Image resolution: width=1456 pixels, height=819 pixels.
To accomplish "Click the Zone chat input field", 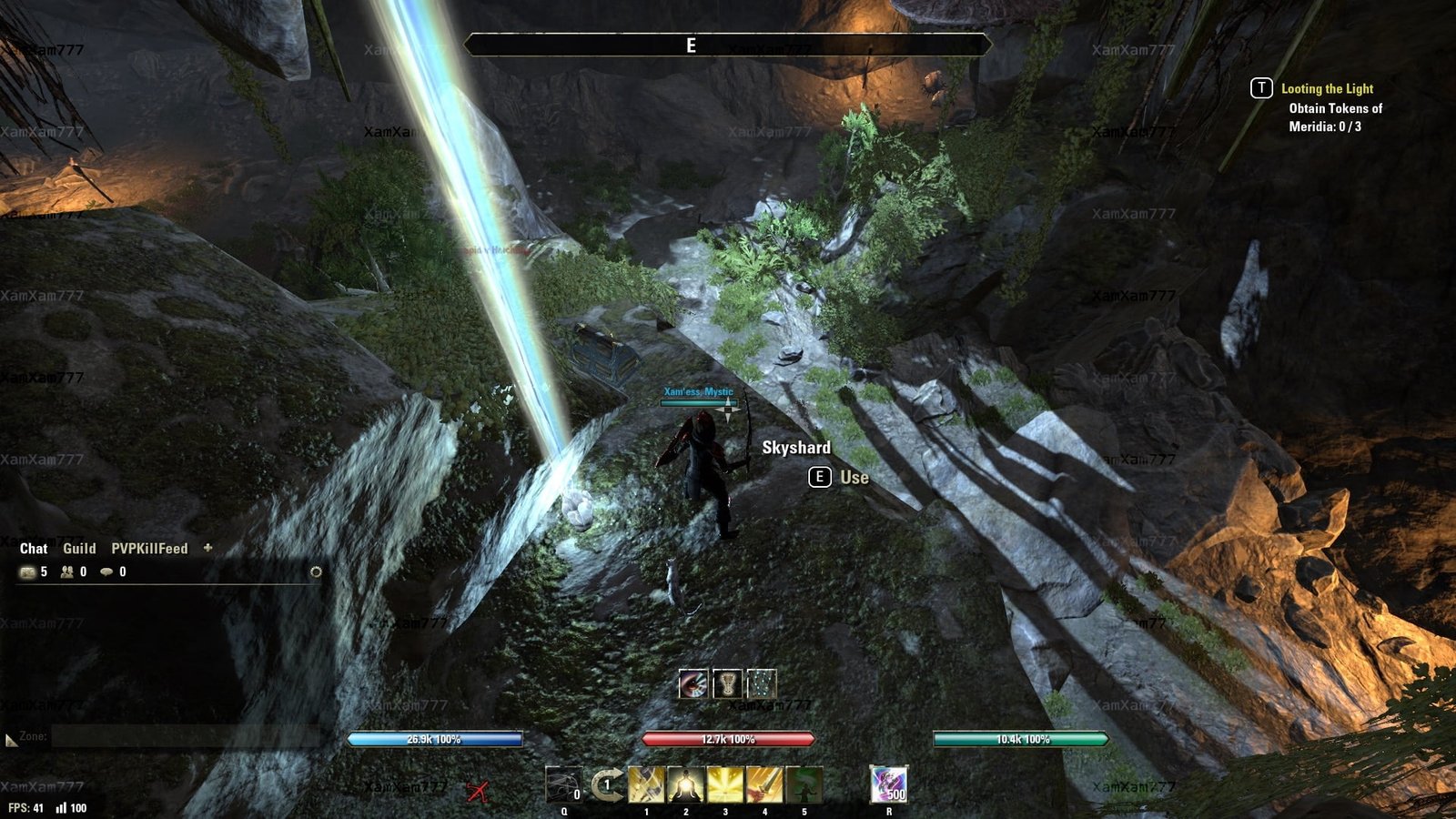I will click(x=182, y=736).
